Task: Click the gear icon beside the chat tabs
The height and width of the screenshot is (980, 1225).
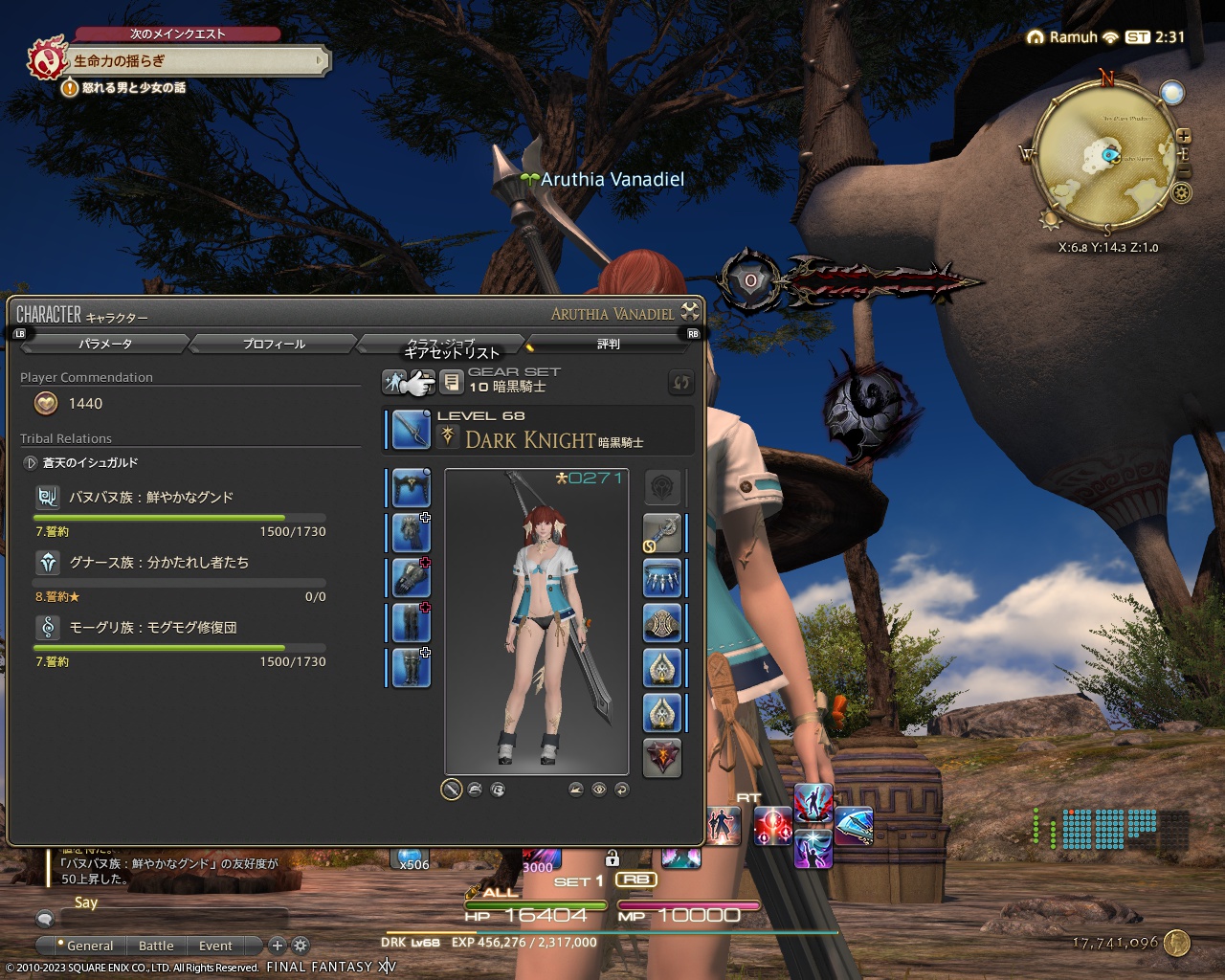Action: (x=301, y=946)
